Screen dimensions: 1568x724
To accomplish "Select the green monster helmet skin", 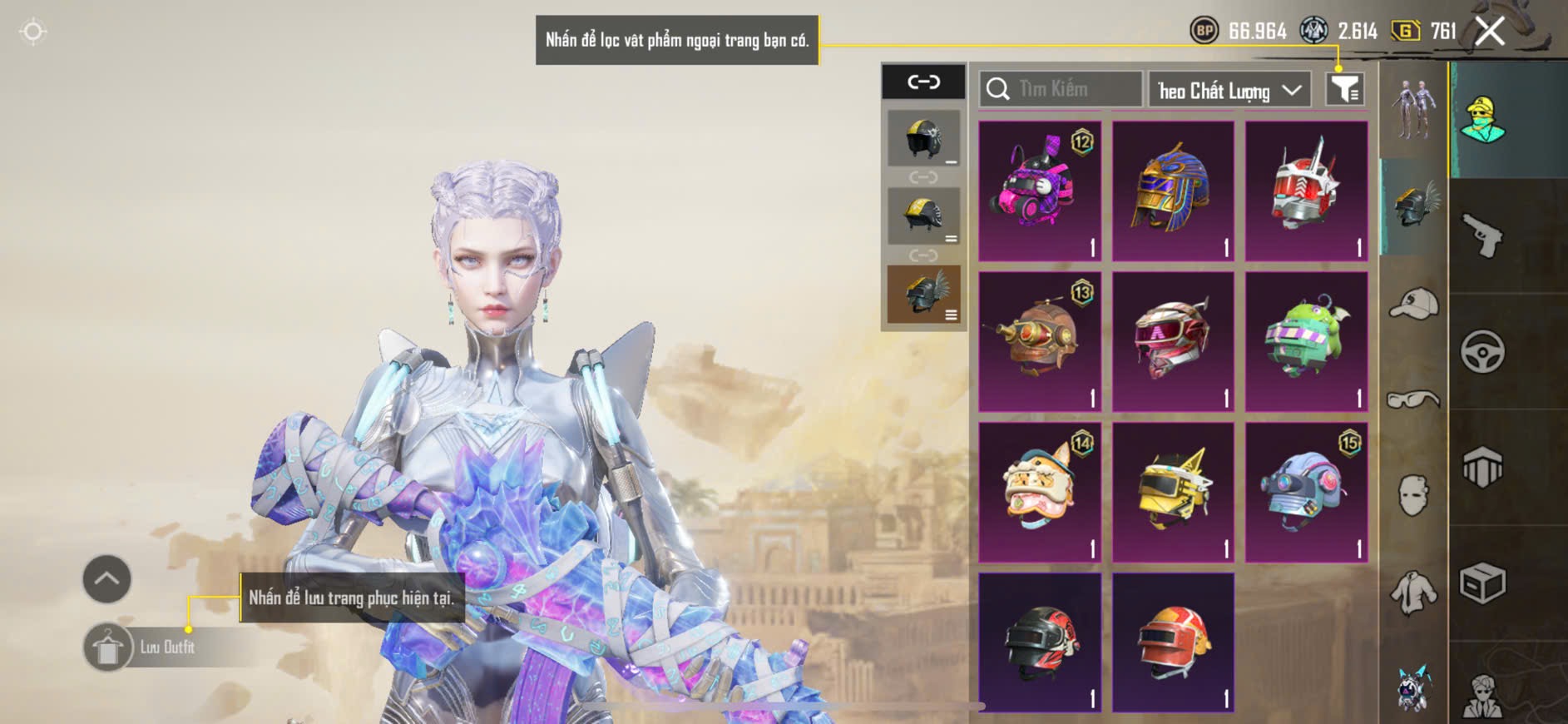I will point(1306,341).
